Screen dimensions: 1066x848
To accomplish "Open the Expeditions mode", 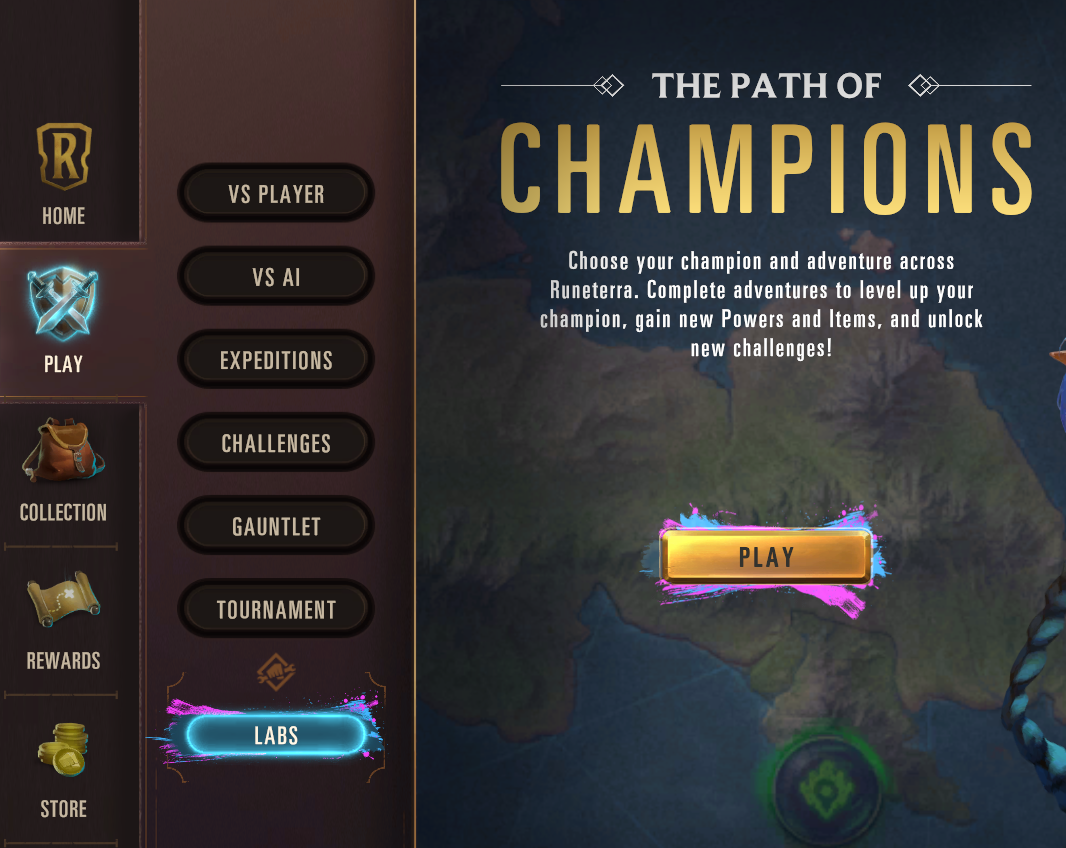I will [x=276, y=360].
